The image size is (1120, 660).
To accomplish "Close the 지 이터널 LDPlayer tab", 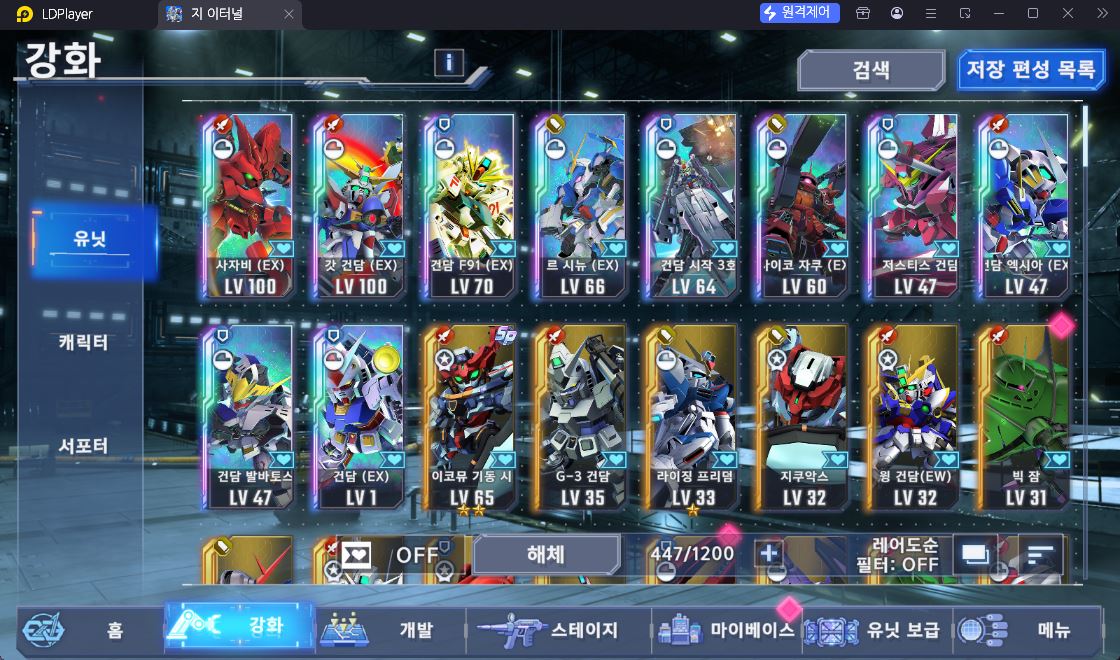I will pos(289,14).
